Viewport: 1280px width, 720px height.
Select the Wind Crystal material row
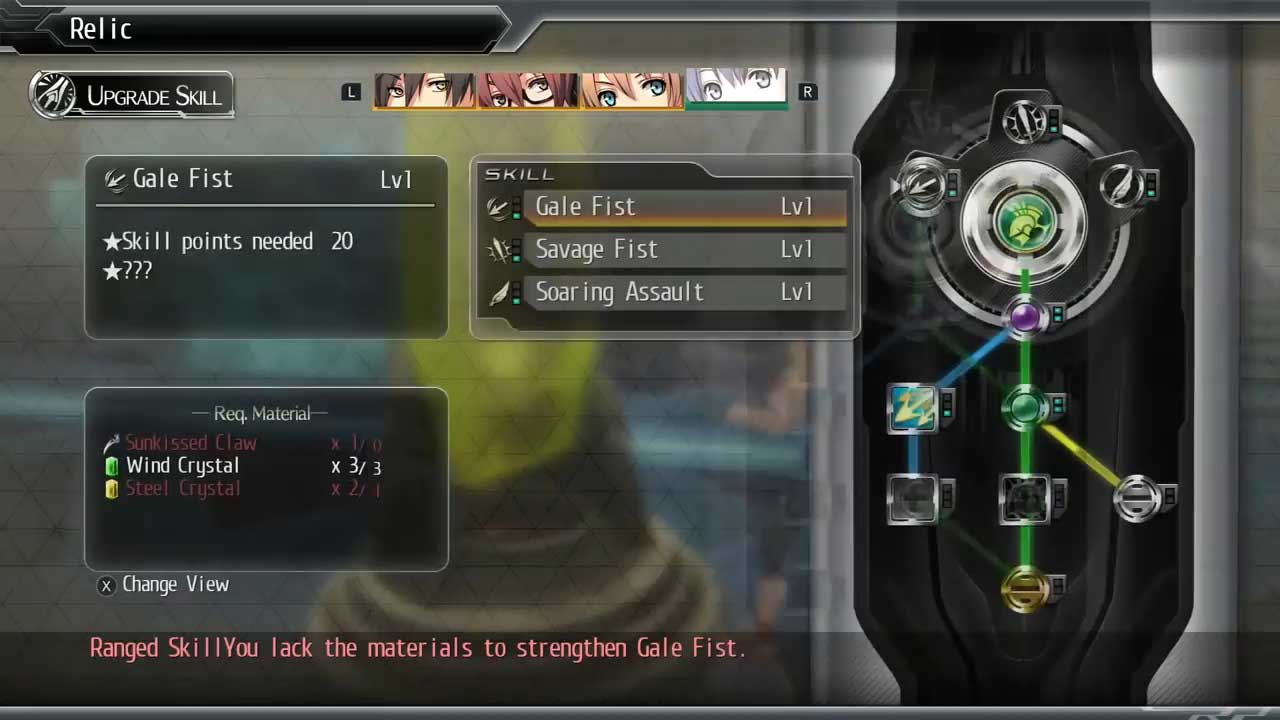[242, 466]
